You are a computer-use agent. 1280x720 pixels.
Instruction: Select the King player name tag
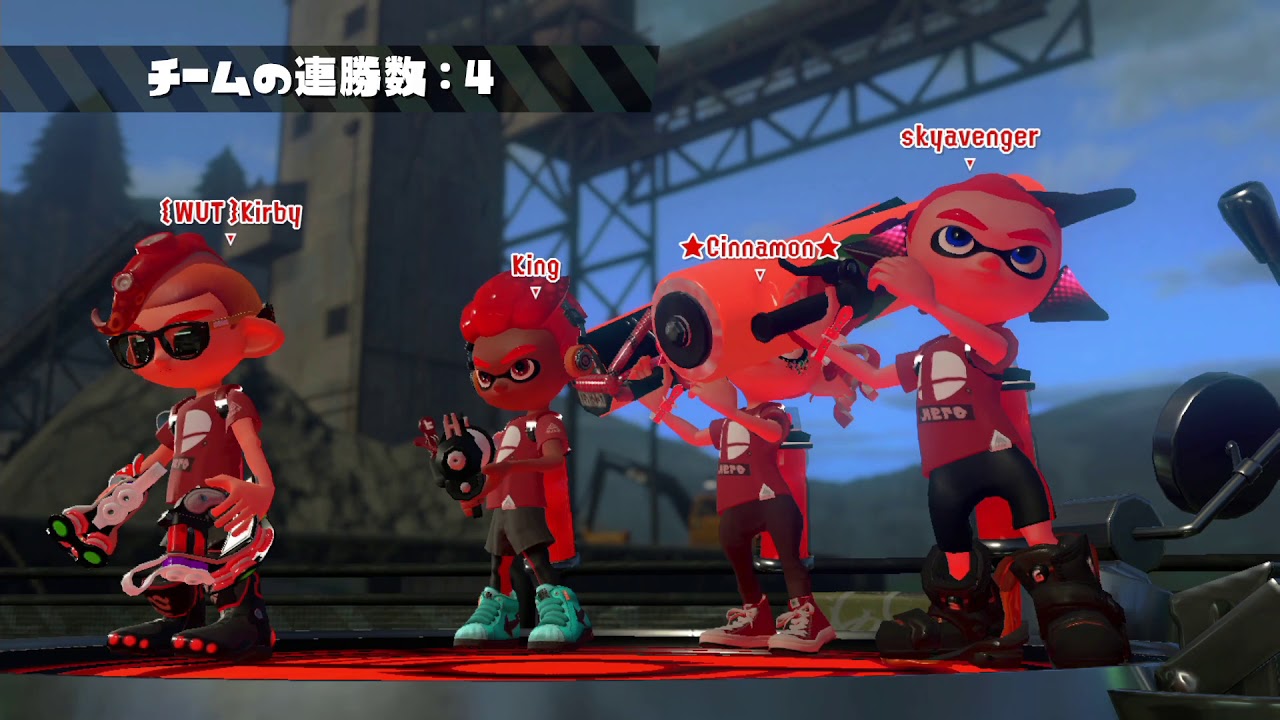point(537,266)
